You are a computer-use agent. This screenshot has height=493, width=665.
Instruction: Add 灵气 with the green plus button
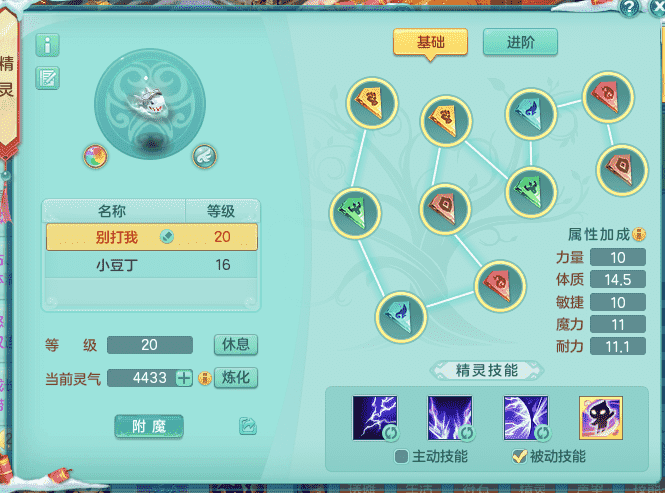click(x=183, y=377)
